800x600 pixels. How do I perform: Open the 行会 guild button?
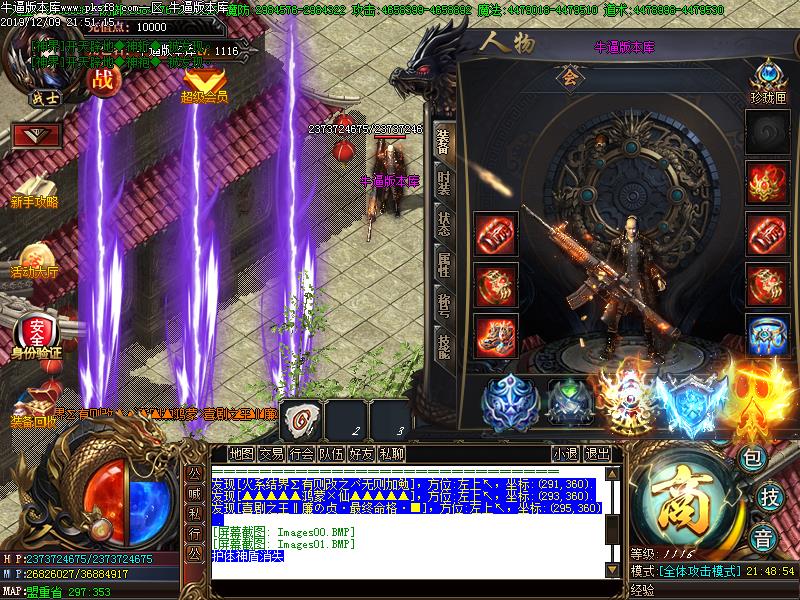[x=301, y=453]
